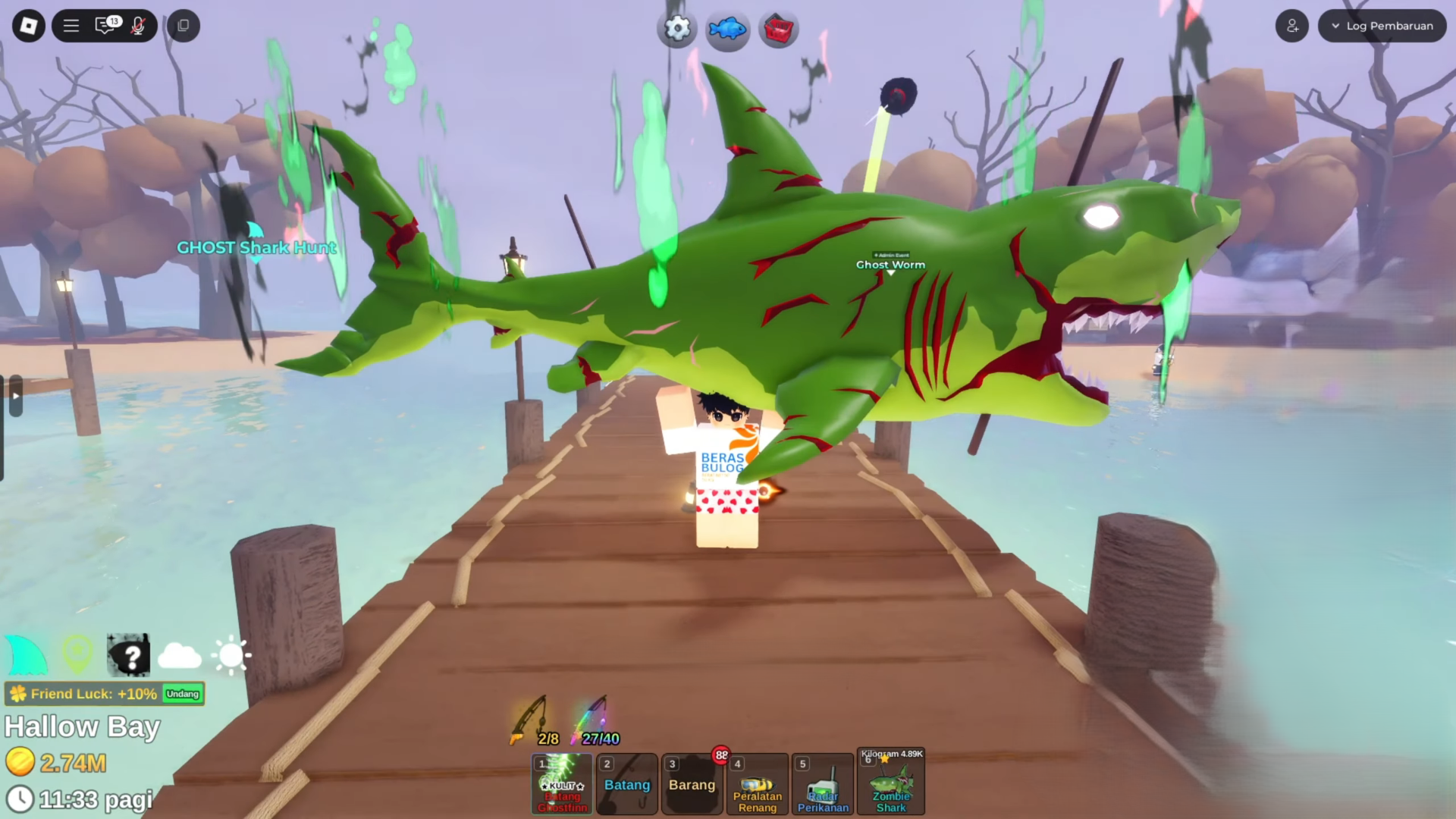This screenshot has width=1456, height=819.
Task: Expand the Log Pembaruan dropdown
Action: 1382,25
